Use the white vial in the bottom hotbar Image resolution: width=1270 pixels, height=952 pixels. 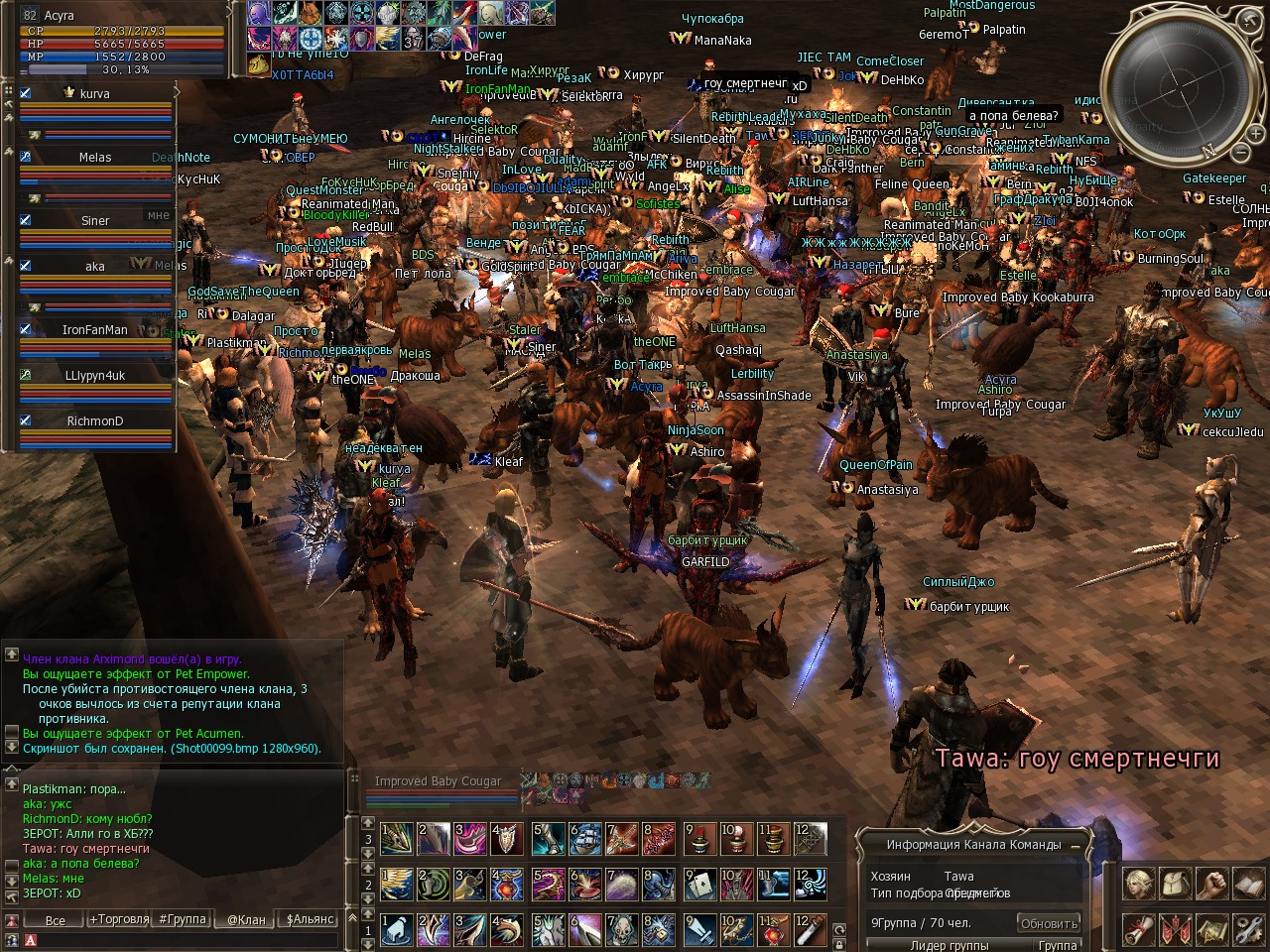tap(810, 930)
